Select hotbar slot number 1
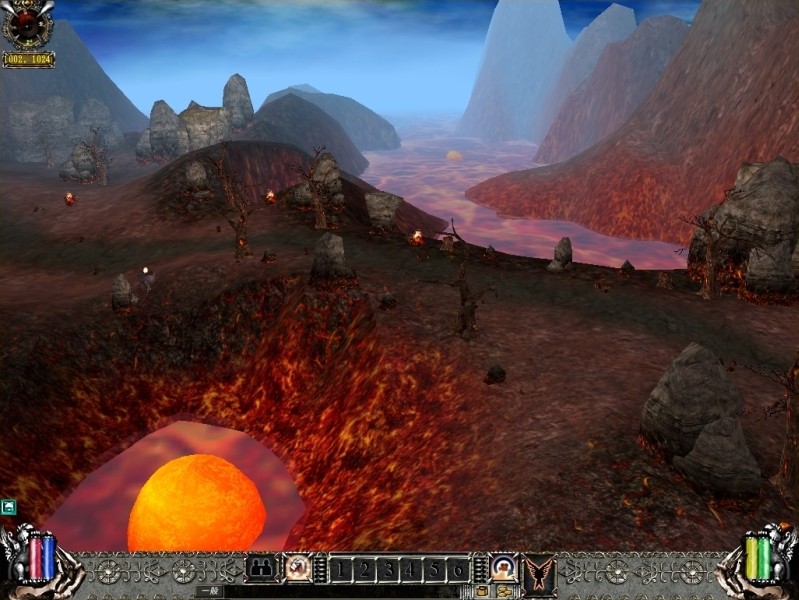 click(x=341, y=570)
